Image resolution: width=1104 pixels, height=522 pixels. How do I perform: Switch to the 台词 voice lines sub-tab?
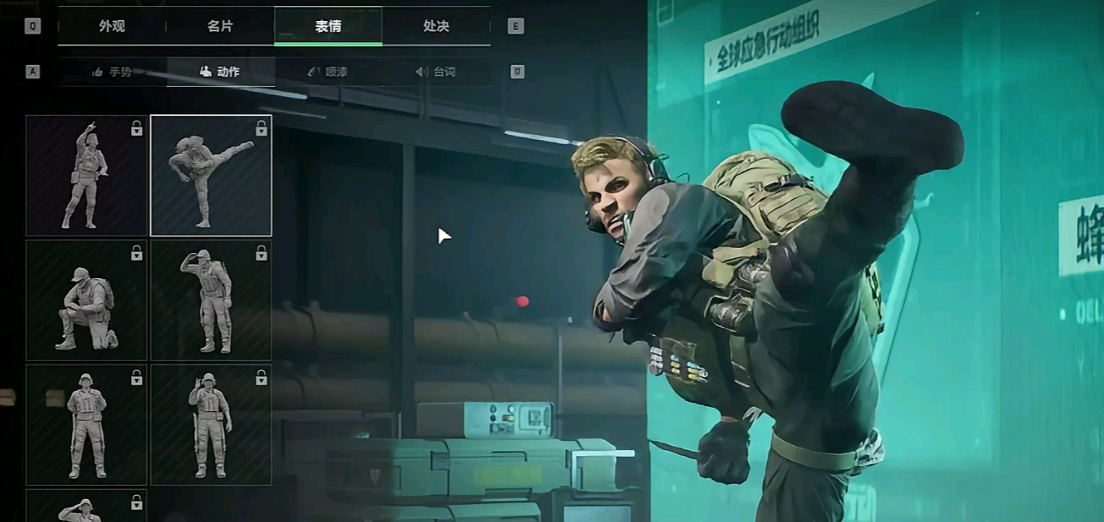pos(436,72)
